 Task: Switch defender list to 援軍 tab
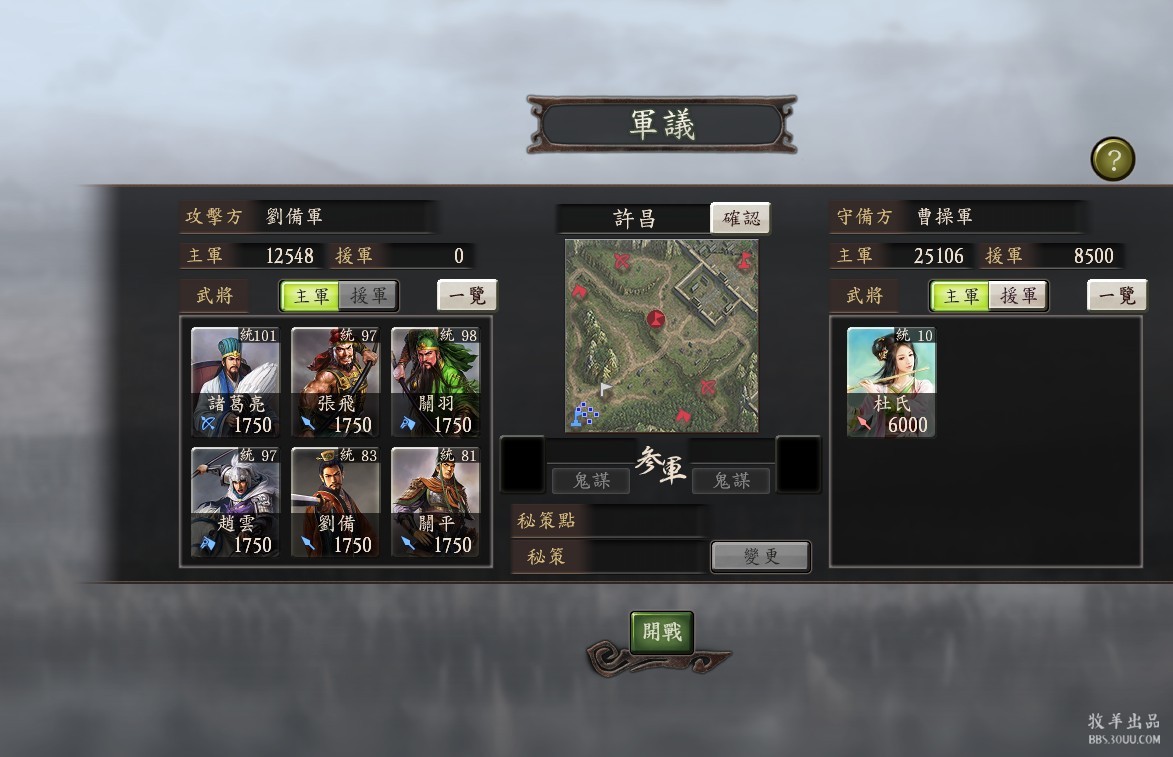point(1018,296)
